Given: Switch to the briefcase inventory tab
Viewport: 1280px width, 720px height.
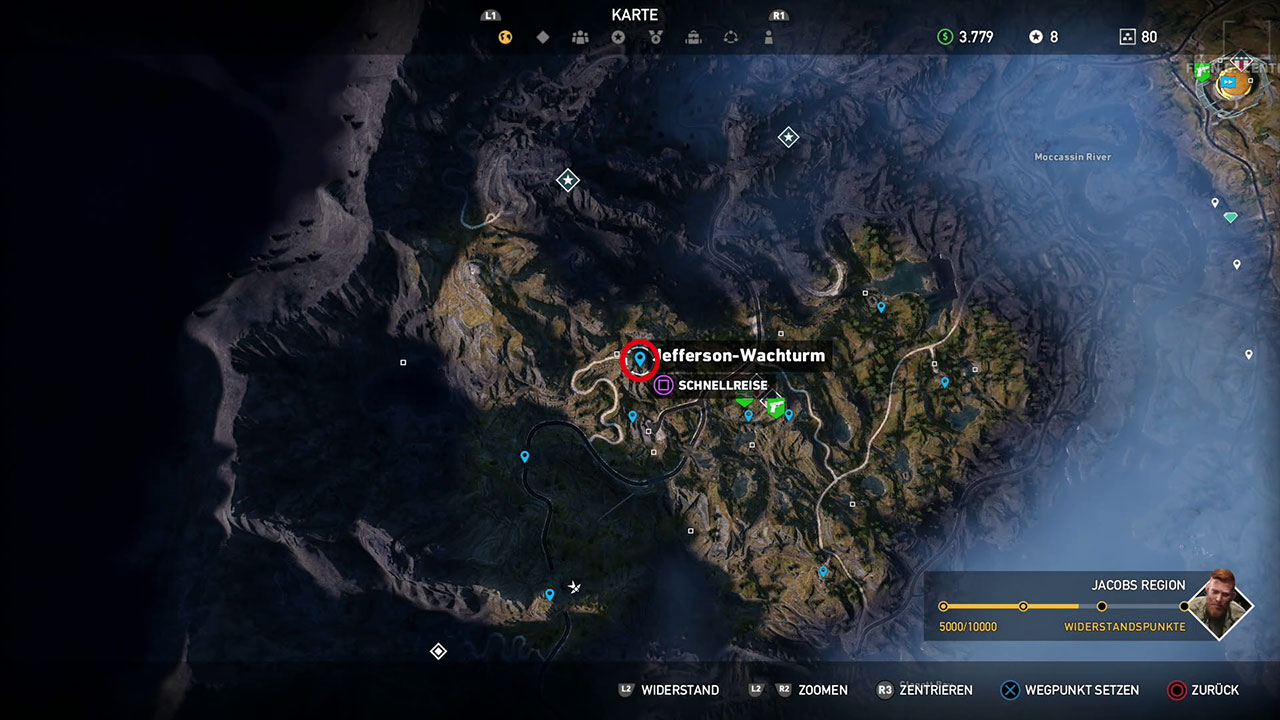Looking at the screenshot, I should (693, 38).
